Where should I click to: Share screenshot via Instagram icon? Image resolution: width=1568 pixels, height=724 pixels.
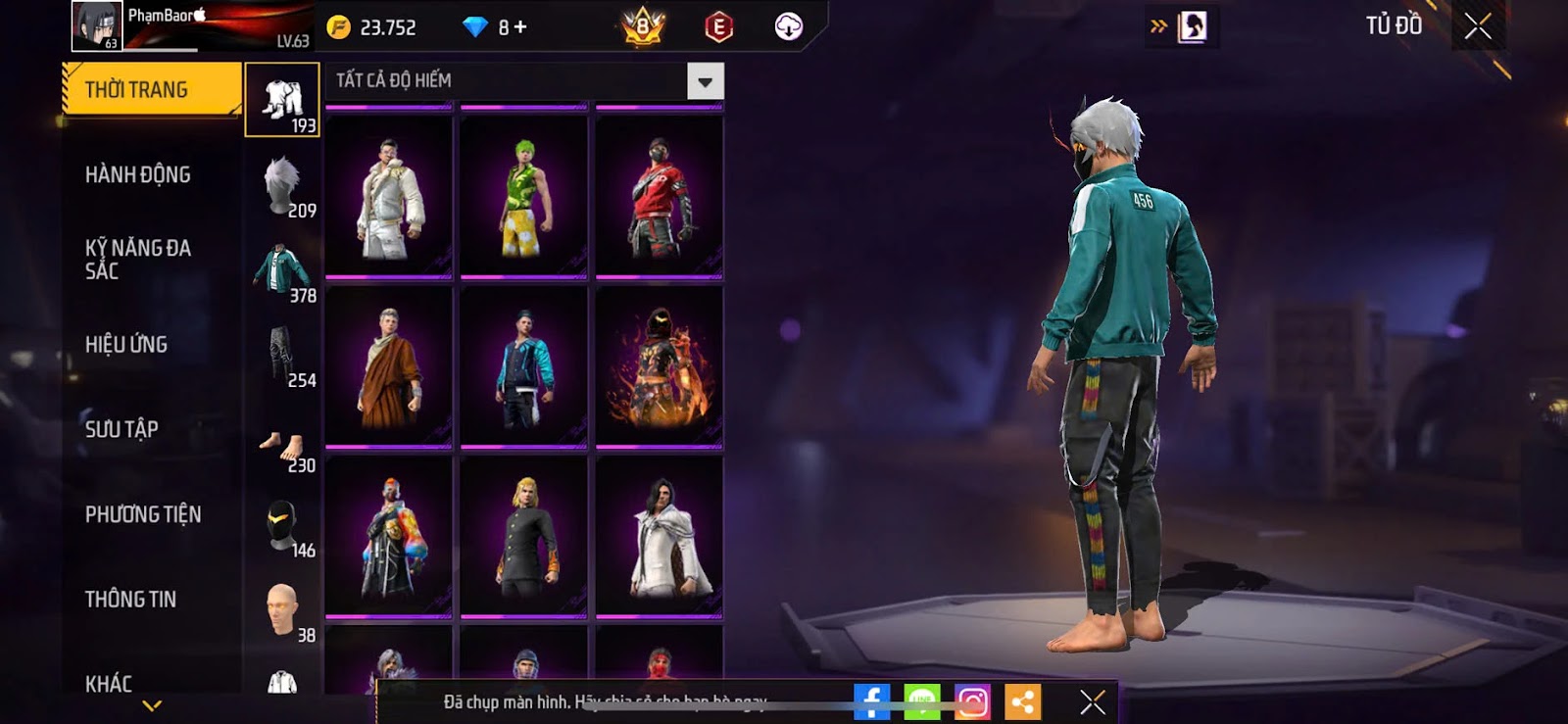point(972,702)
